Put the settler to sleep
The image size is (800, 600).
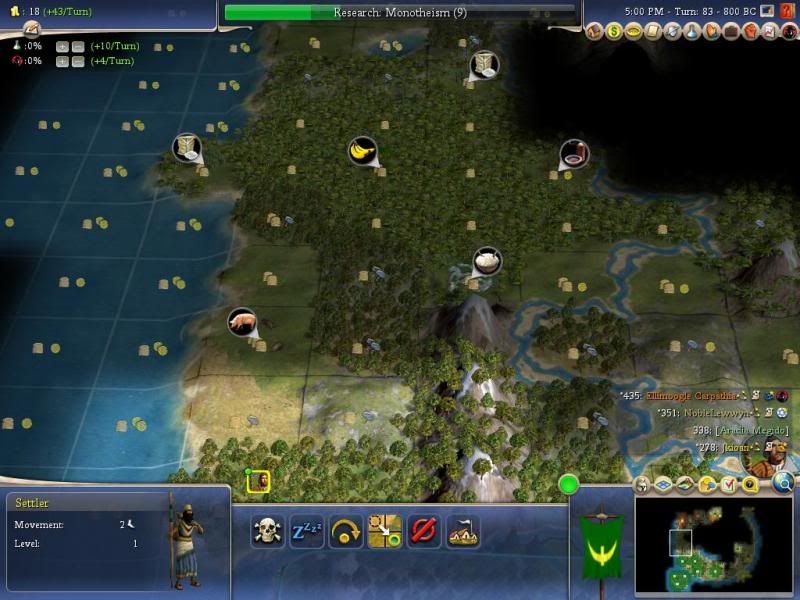point(306,530)
